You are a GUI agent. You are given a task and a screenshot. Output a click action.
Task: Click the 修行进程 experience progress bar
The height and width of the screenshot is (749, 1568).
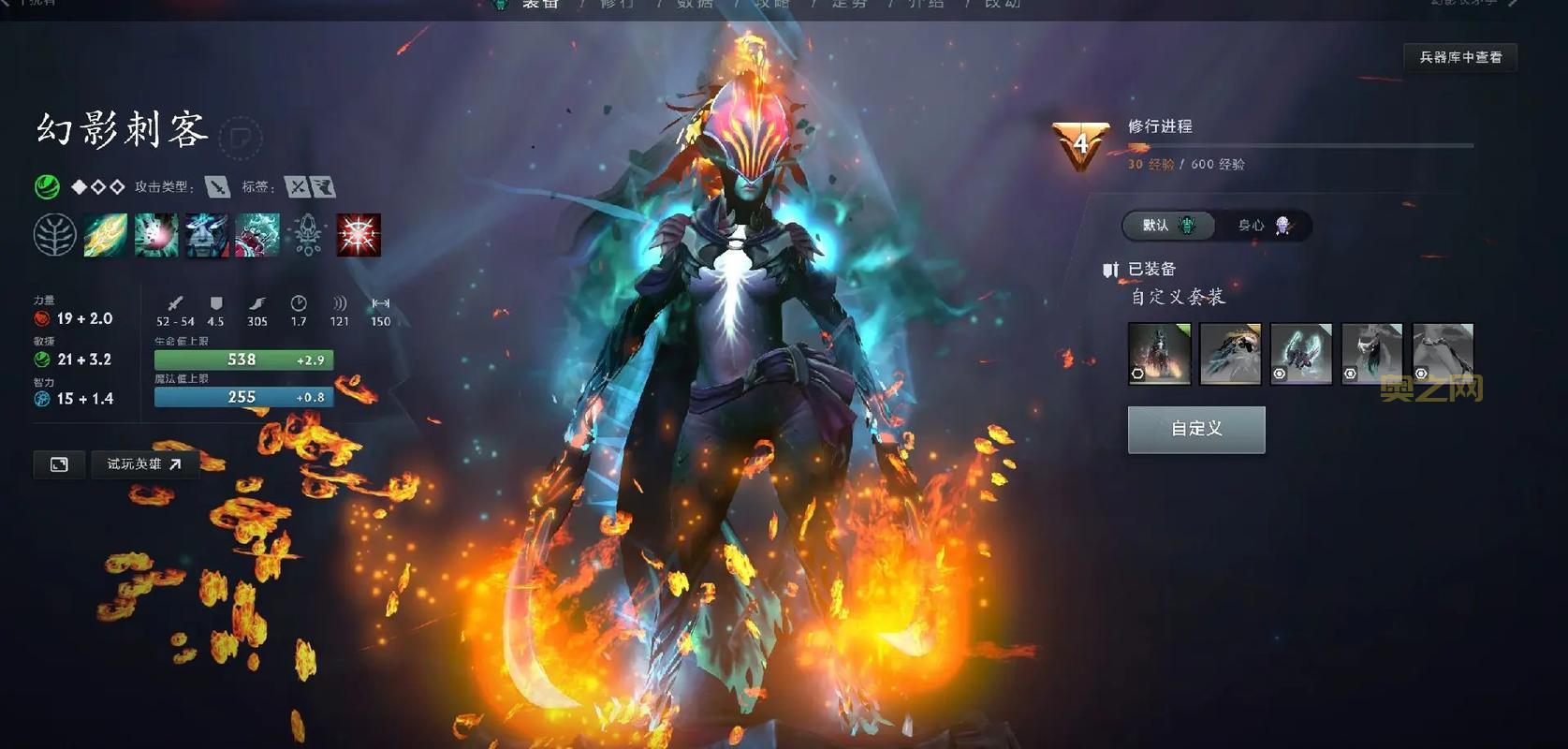1301,146
